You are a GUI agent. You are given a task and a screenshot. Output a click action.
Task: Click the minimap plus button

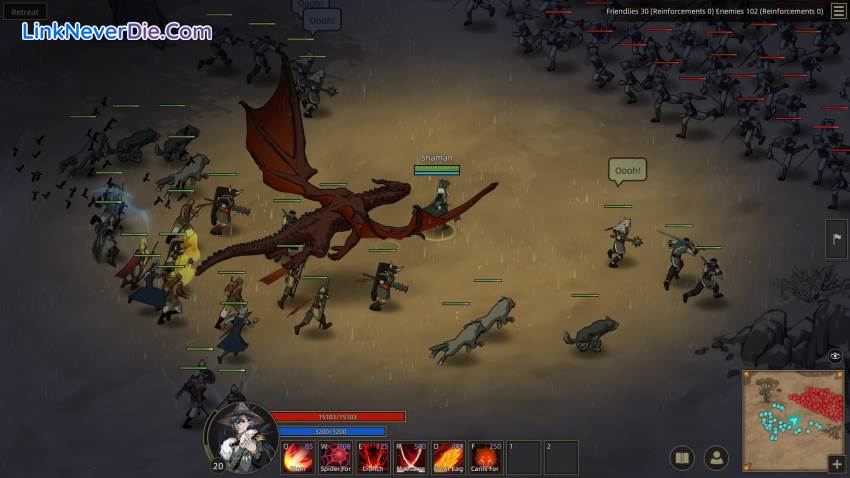tap(836, 464)
